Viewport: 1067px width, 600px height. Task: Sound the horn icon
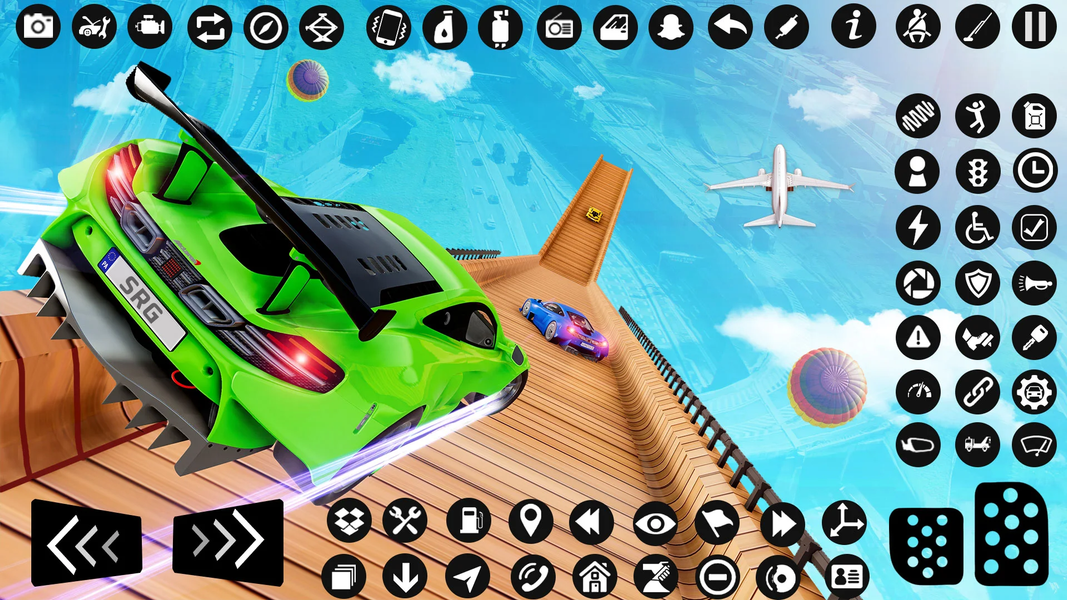tap(1034, 283)
